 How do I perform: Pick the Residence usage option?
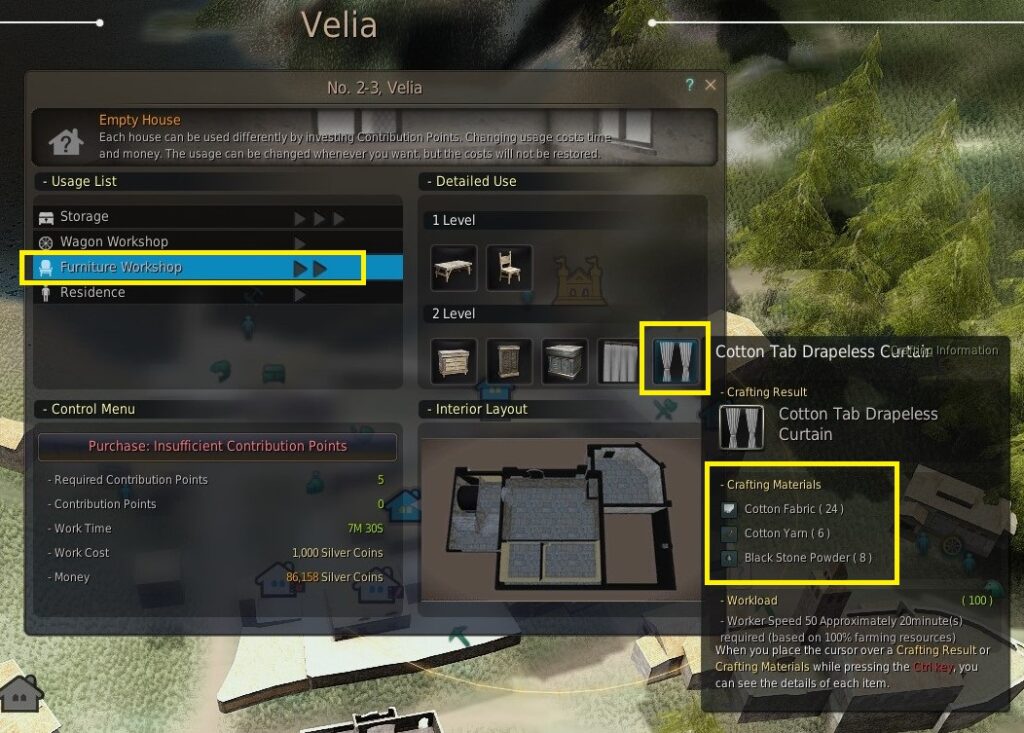[x=92, y=293]
